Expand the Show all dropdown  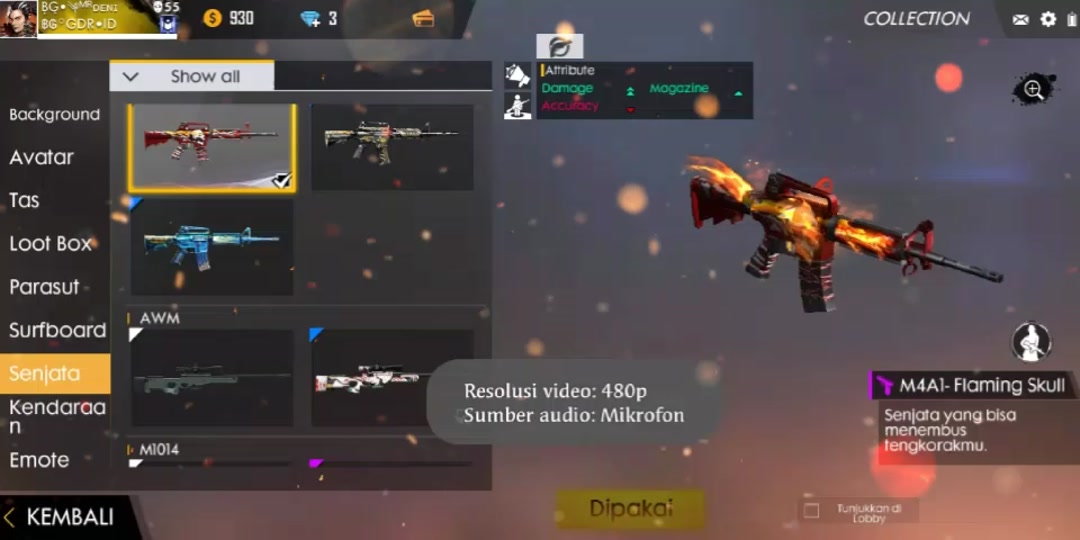point(191,77)
